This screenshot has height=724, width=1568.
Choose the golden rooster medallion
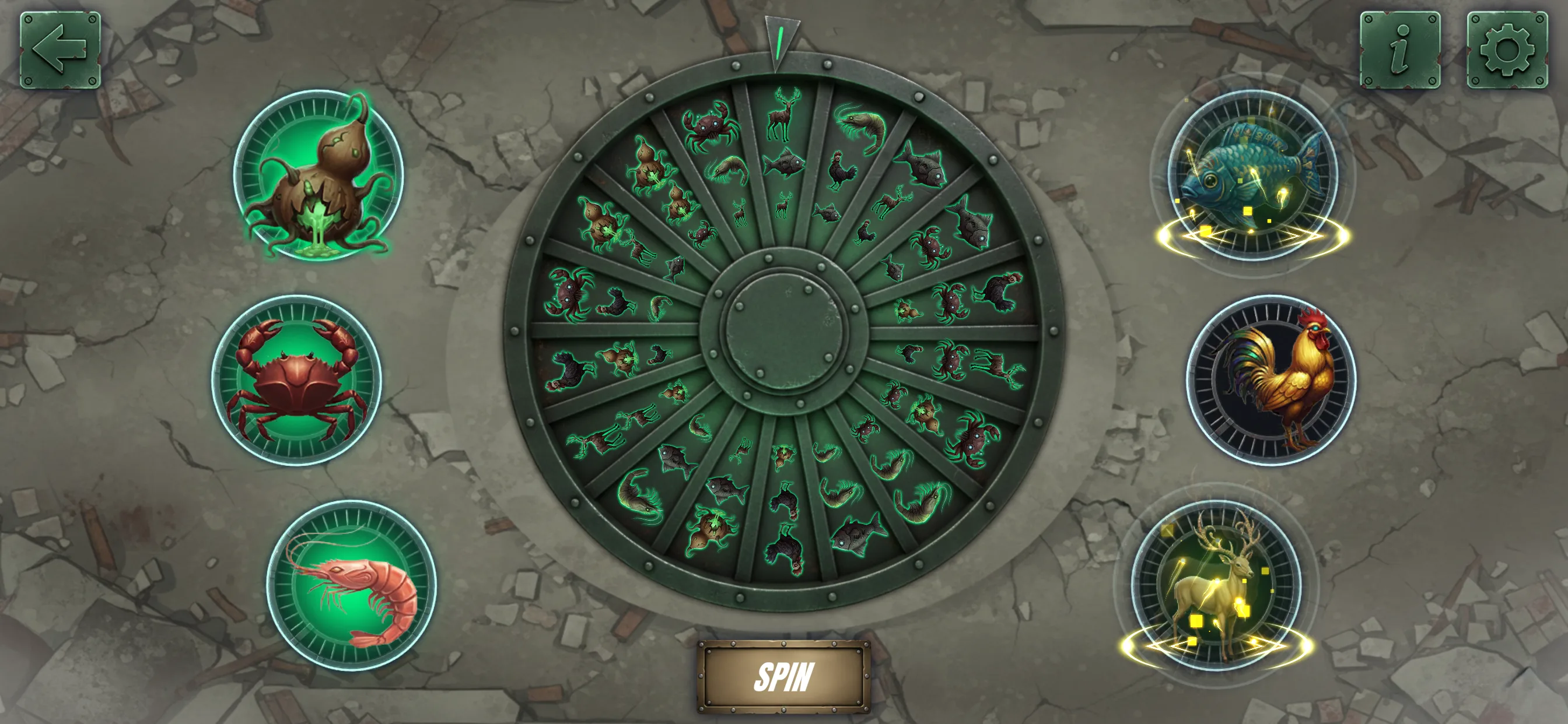(x=1272, y=380)
